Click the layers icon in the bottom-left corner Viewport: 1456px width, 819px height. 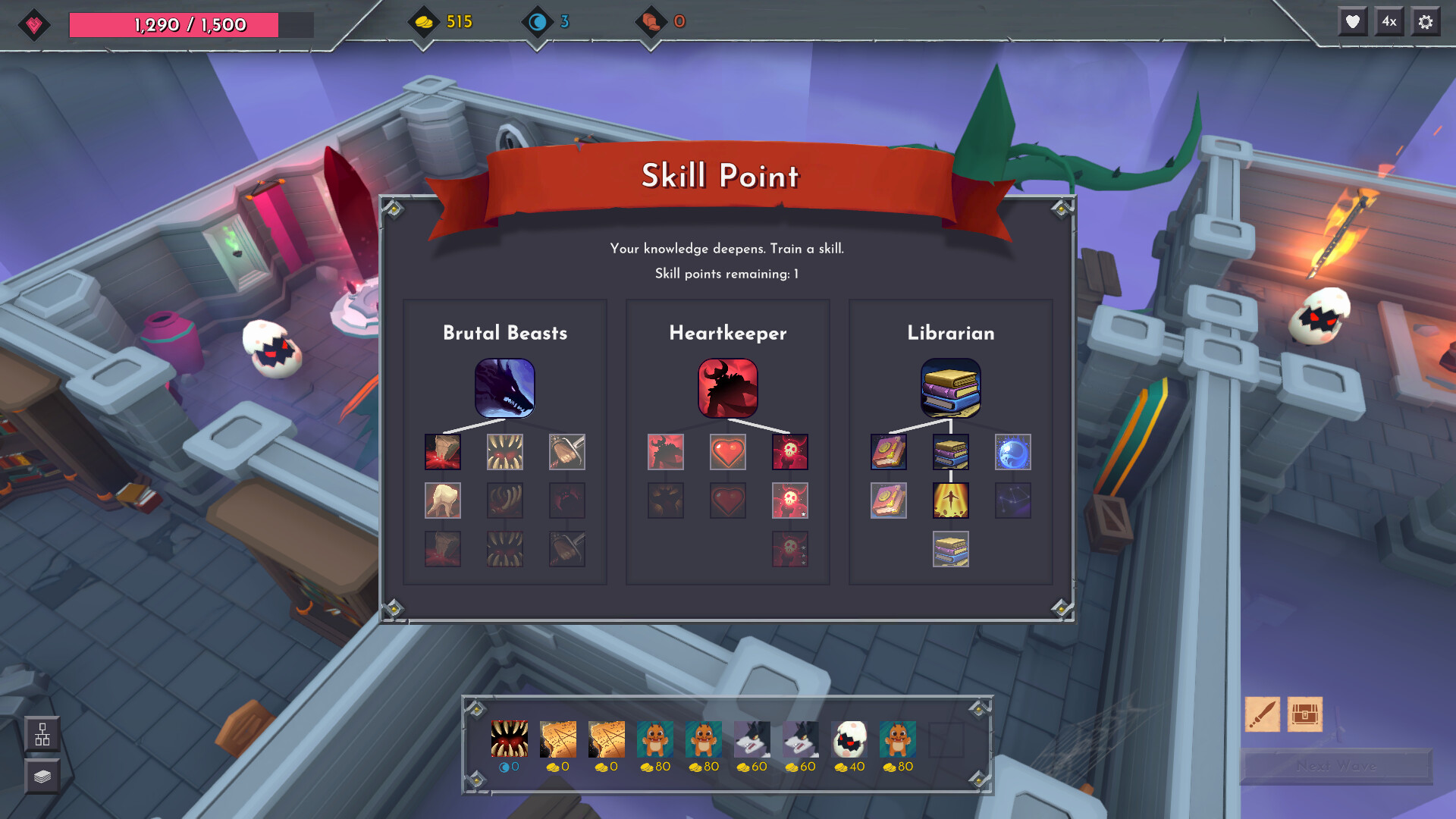pyautogui.click(x=42, y=776)
